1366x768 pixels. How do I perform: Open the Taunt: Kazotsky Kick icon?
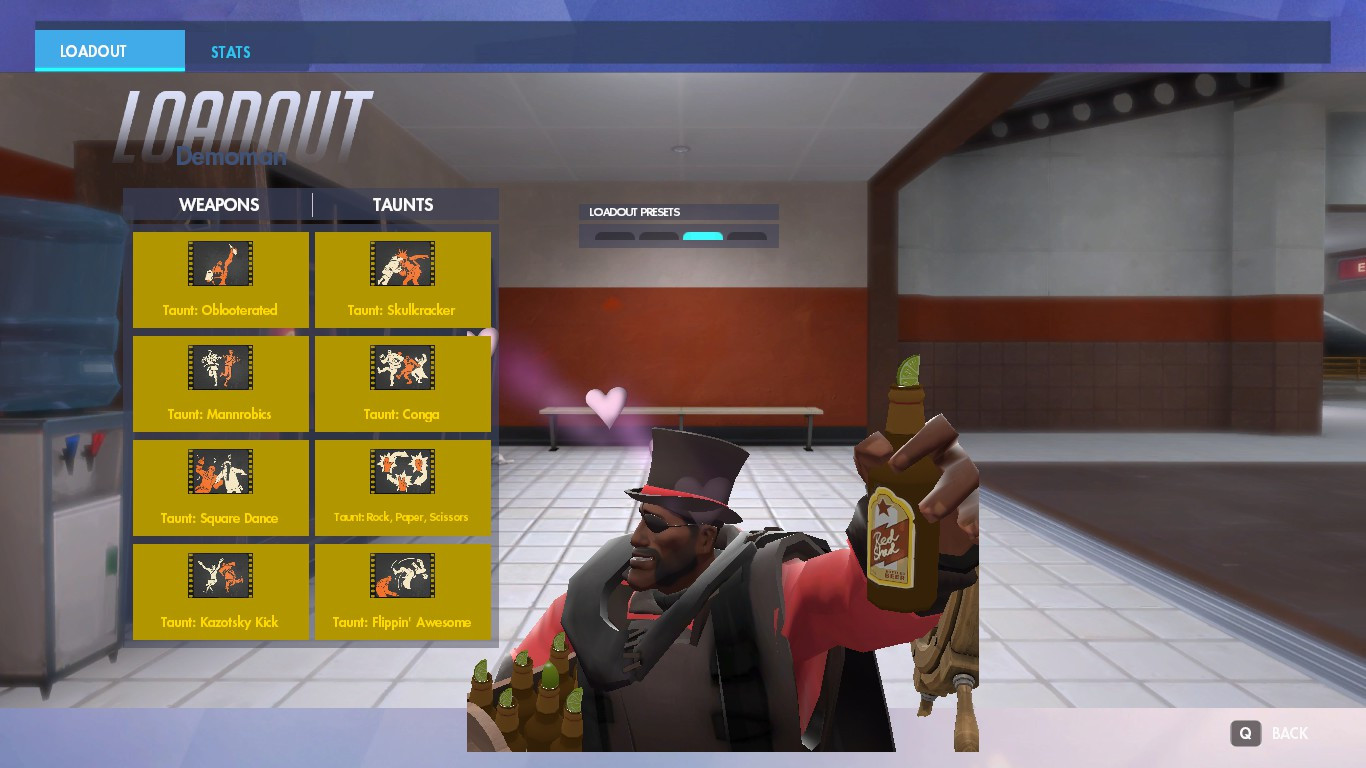pyautogui.click(x=220, y=575)
